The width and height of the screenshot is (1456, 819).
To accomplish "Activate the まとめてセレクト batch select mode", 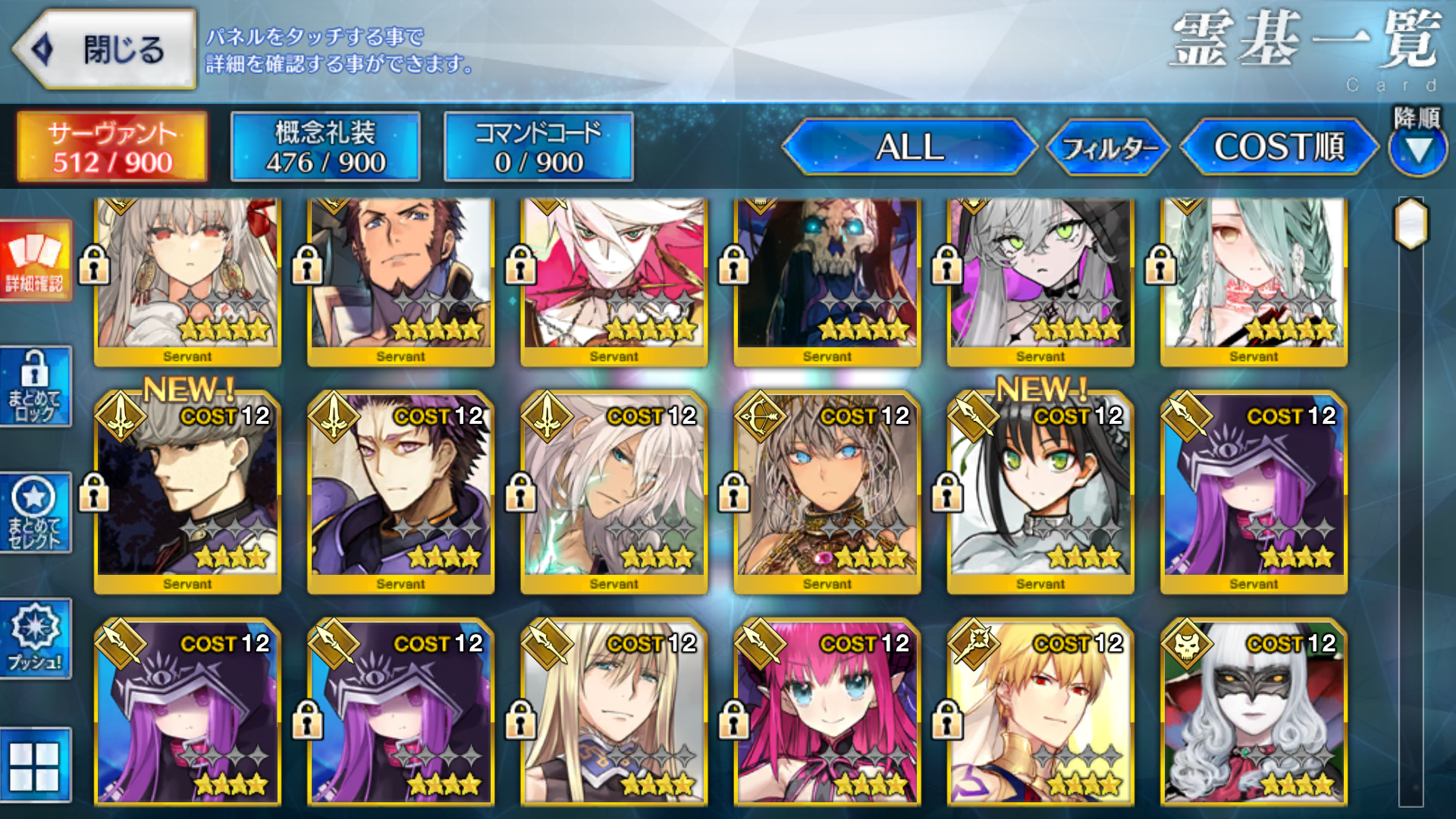I will pyautogui.click(x=35, y=512).
